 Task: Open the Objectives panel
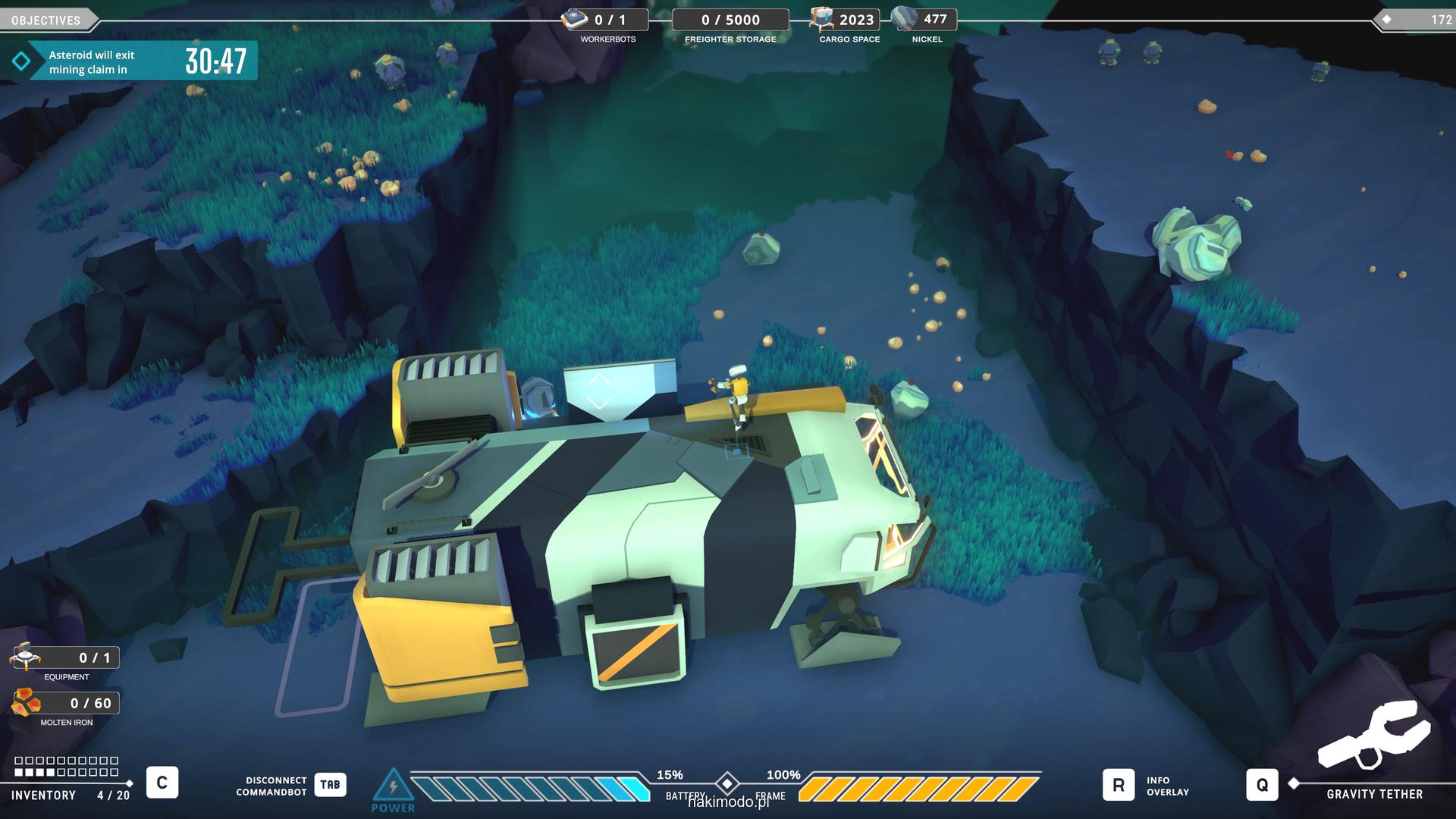(x=47, y=20)
